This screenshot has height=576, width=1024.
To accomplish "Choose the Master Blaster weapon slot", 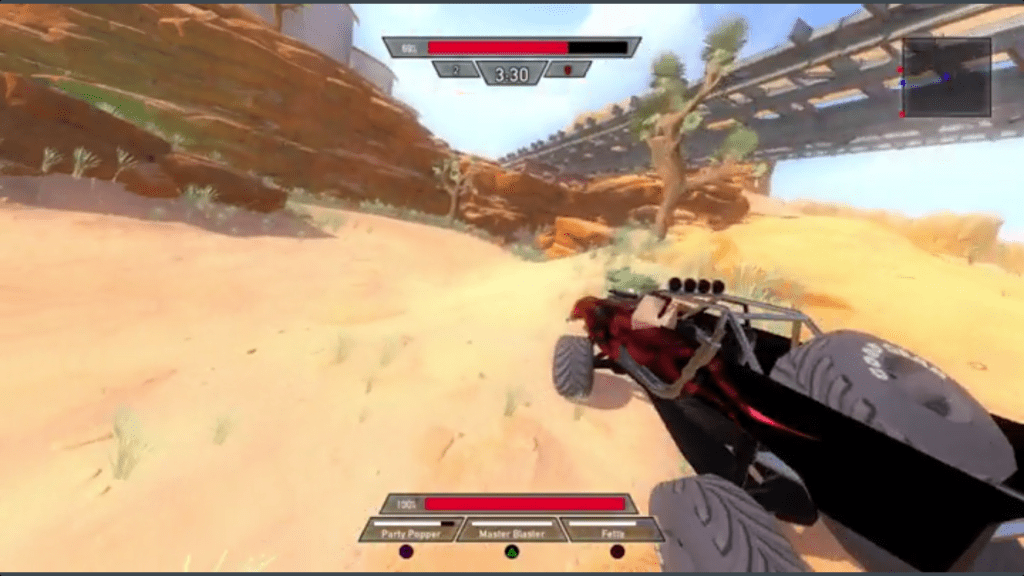I will click(x=511, y=530).
